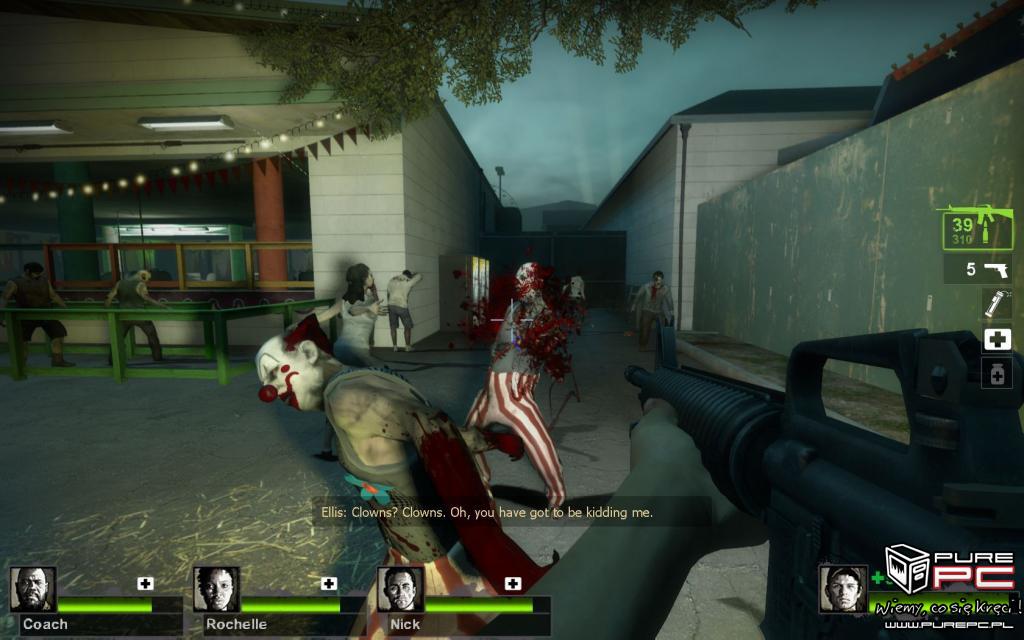
Task: Click the medkit icon above Coach's health
Action: point(145,583)
